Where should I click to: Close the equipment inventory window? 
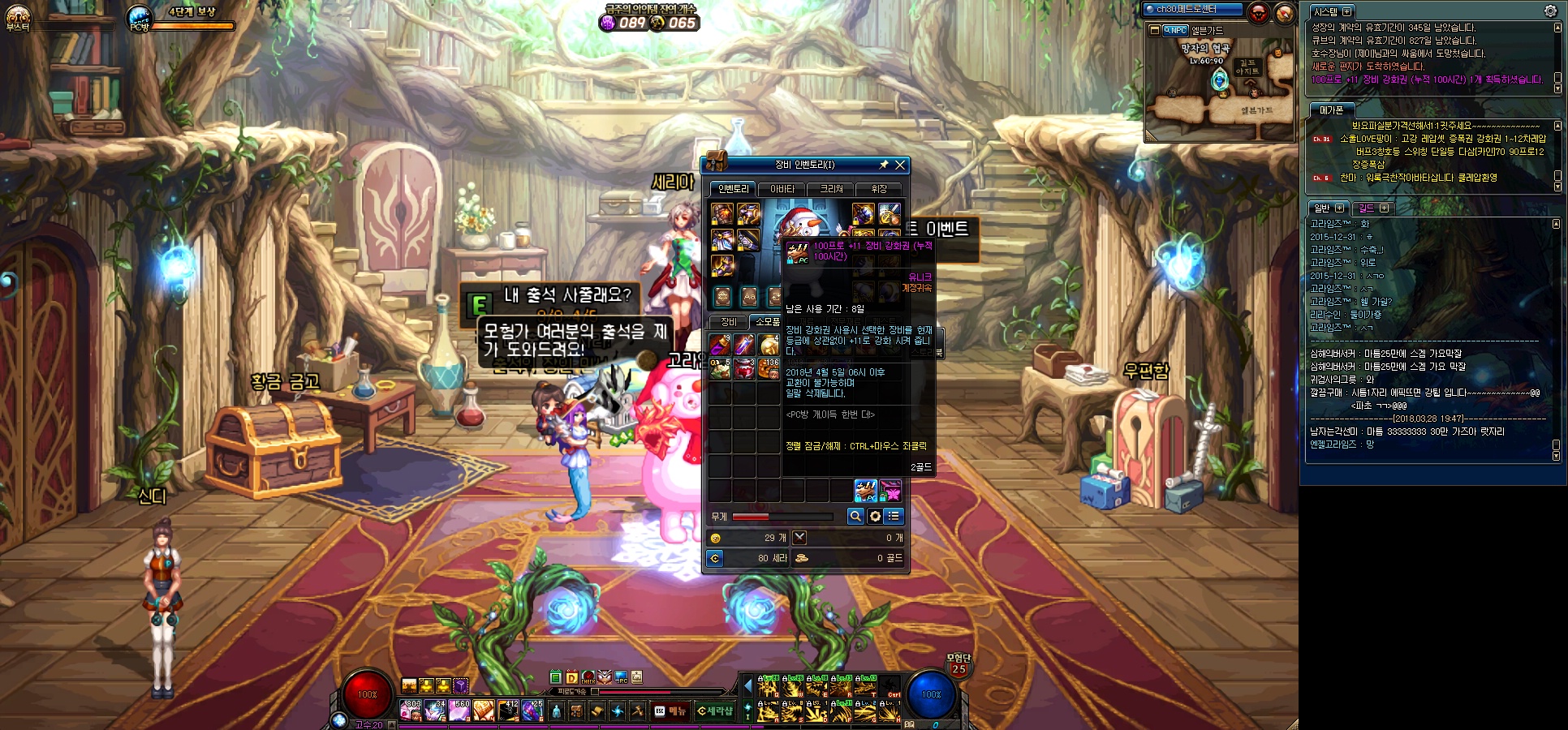[899, 165]
